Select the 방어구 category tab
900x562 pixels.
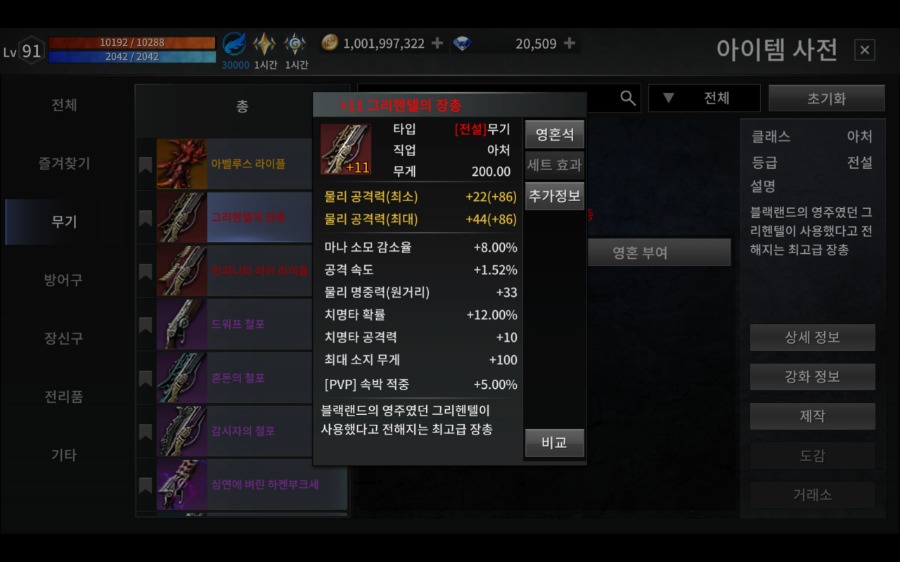(x=64, y=280)
